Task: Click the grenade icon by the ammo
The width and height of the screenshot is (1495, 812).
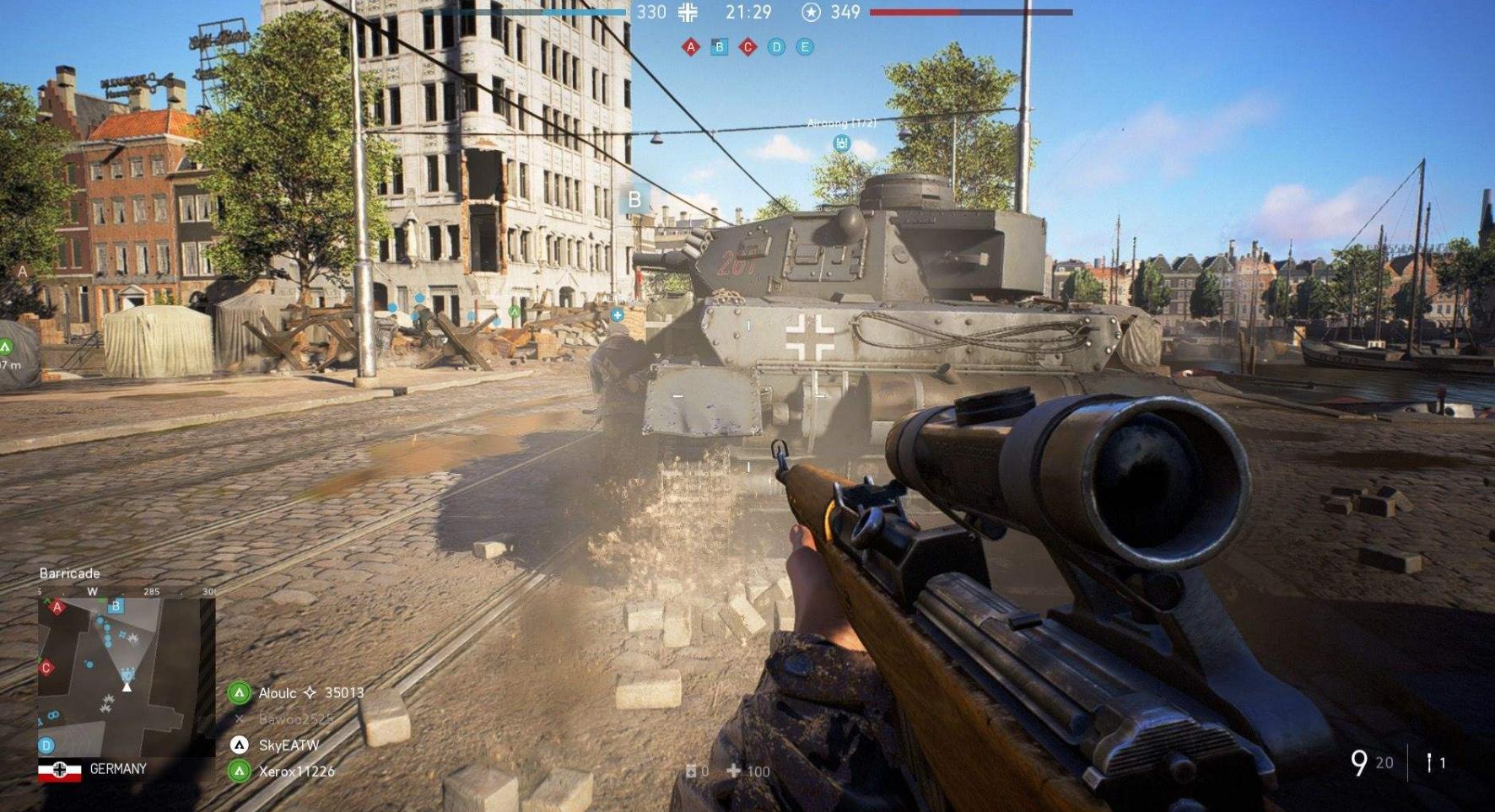Action: [1429, 762]
